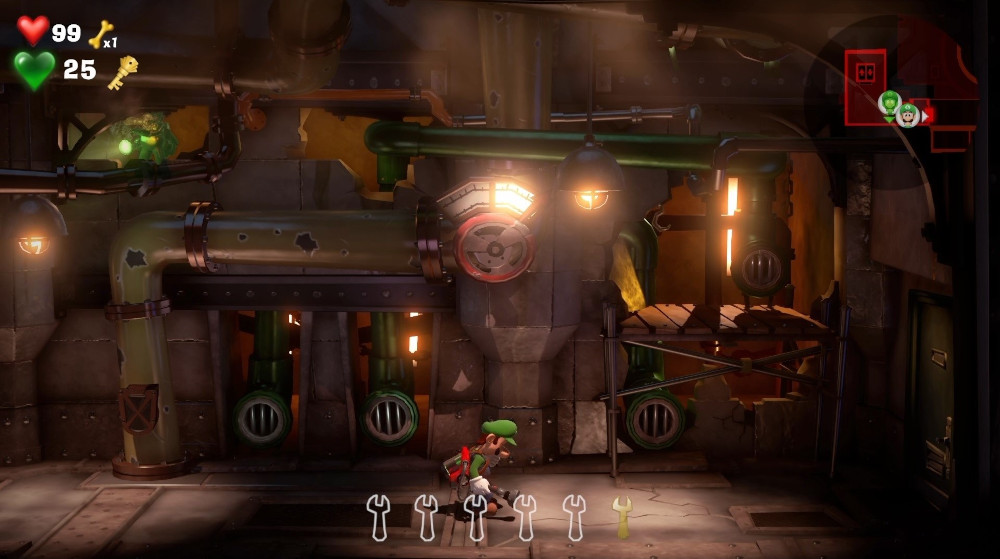Select the golden bone item icon
Image resolution: width=1000 pixels, height=559 pixels.
[100, 35]
